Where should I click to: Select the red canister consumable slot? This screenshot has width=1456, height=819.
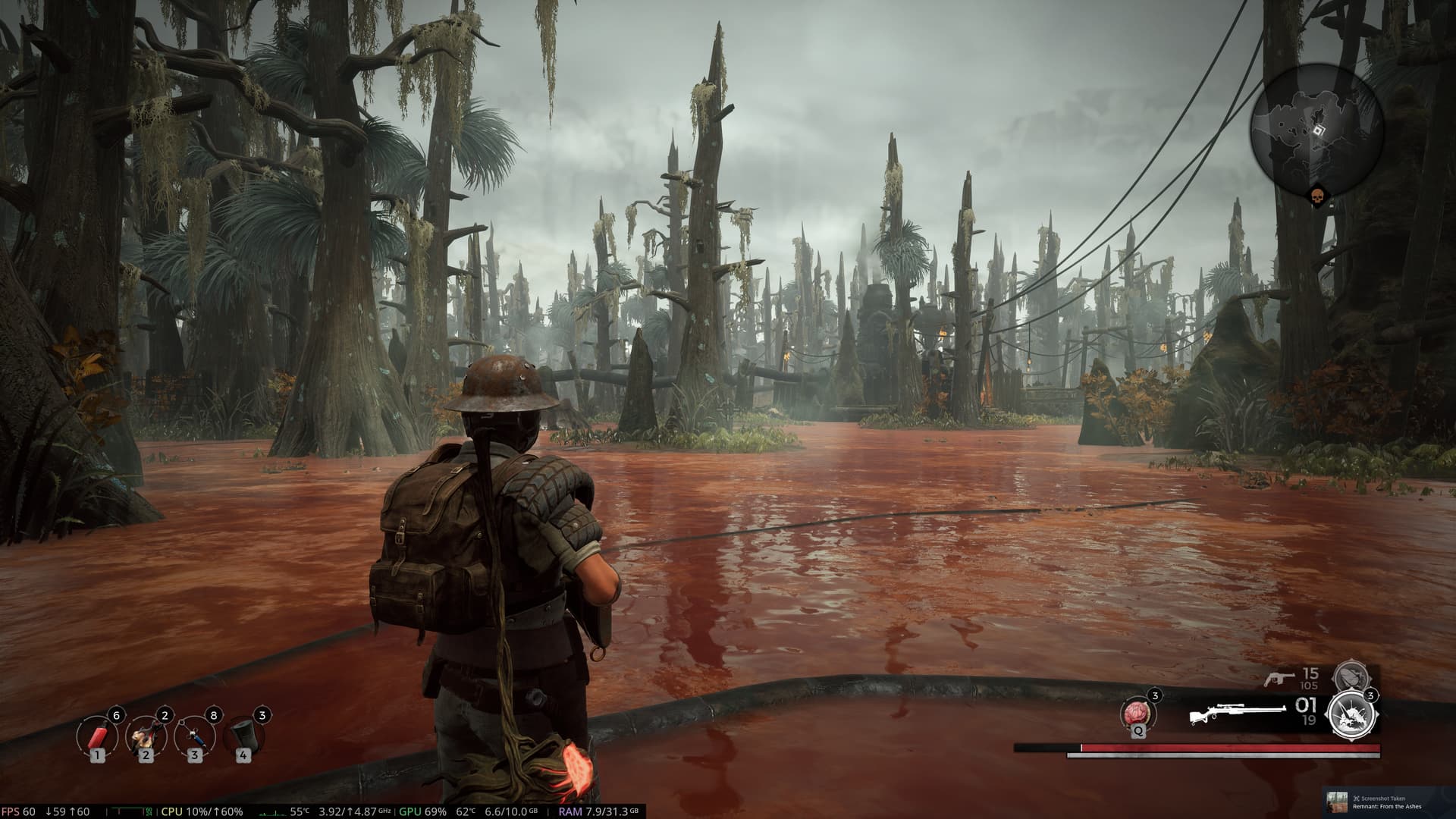pos(97,736)
